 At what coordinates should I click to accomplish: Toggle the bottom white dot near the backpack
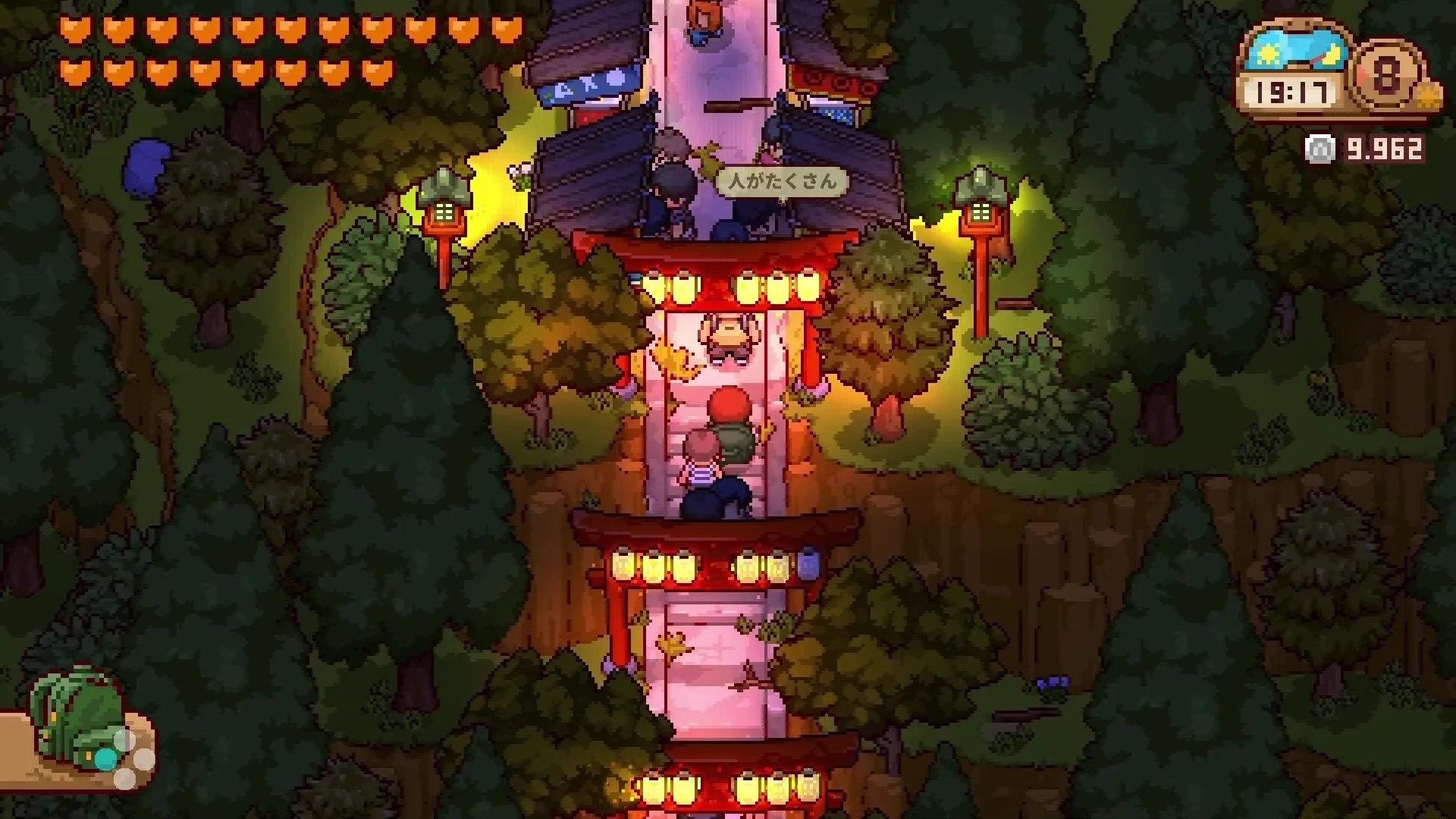(x=125, y=780)
